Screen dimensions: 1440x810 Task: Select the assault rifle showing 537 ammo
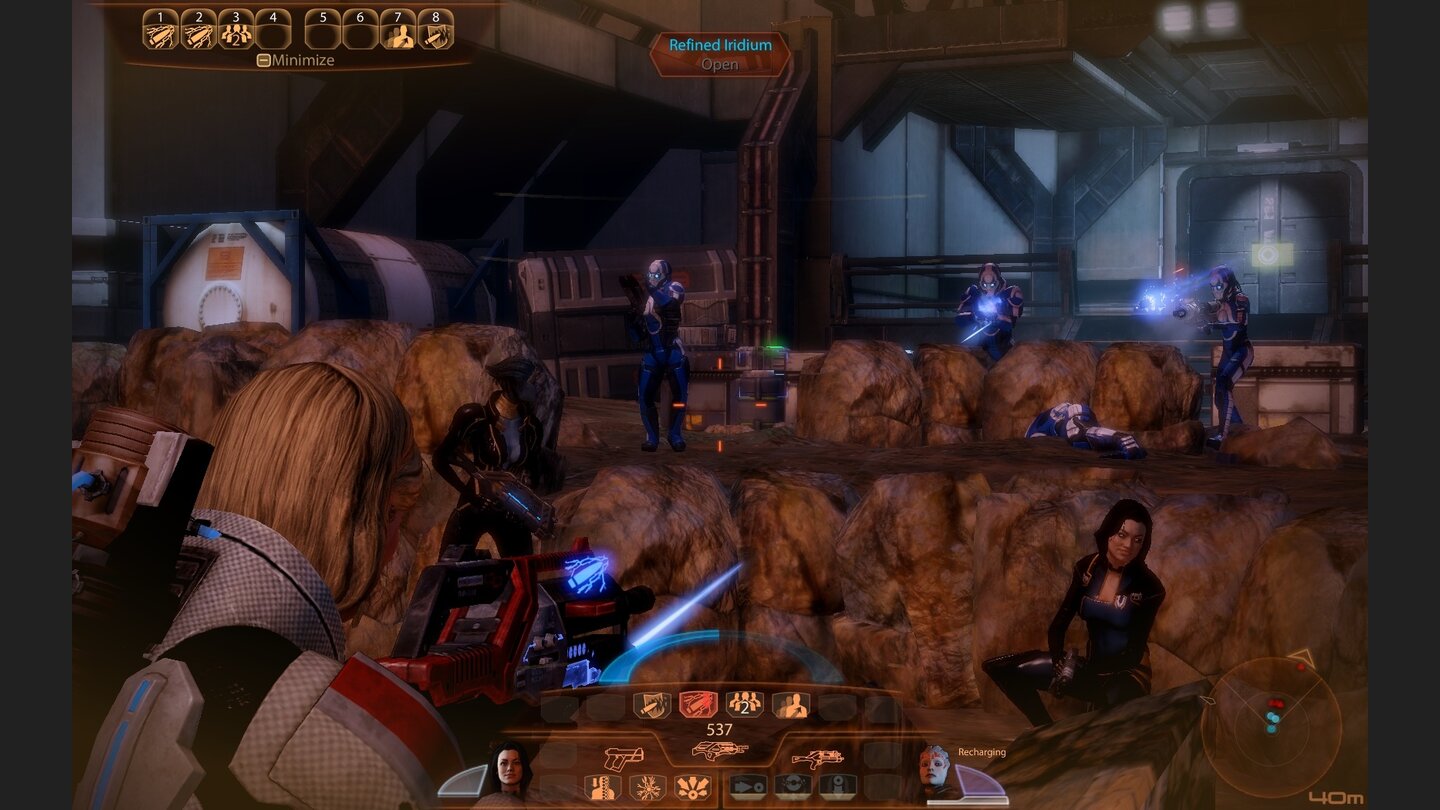click(720, 749)
